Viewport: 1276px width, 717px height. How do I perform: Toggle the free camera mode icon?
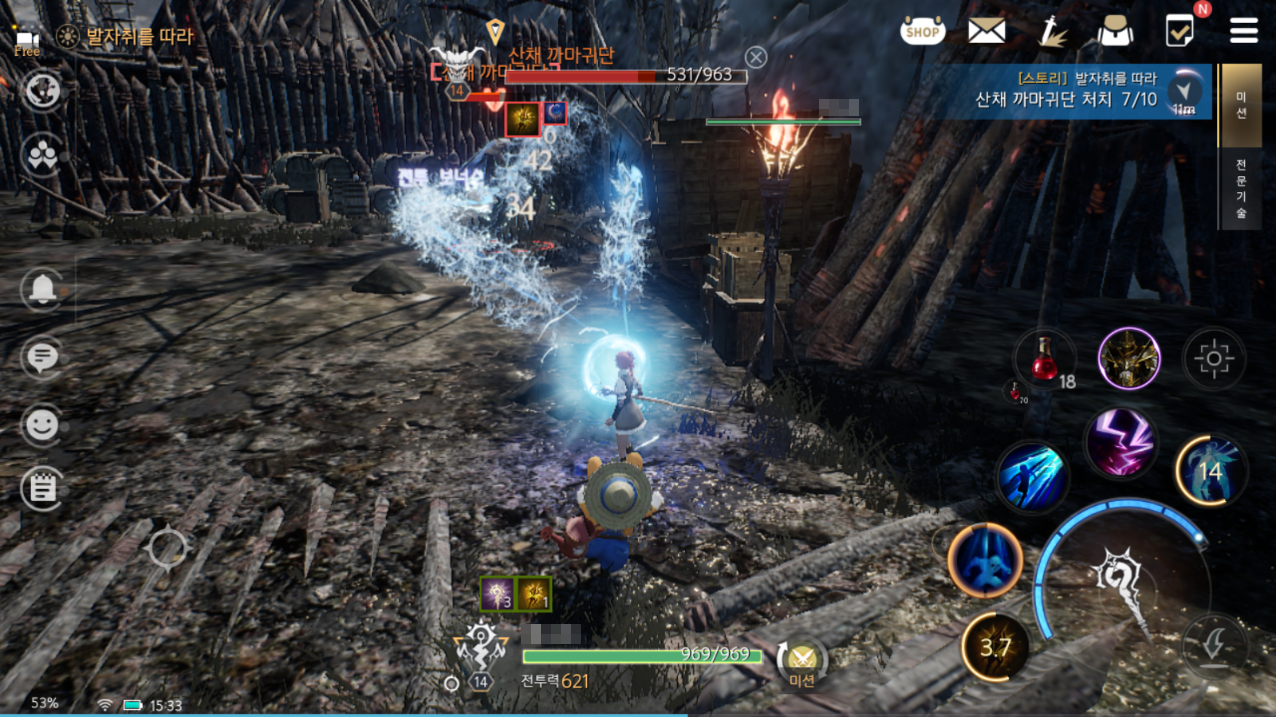coord(27,41)
